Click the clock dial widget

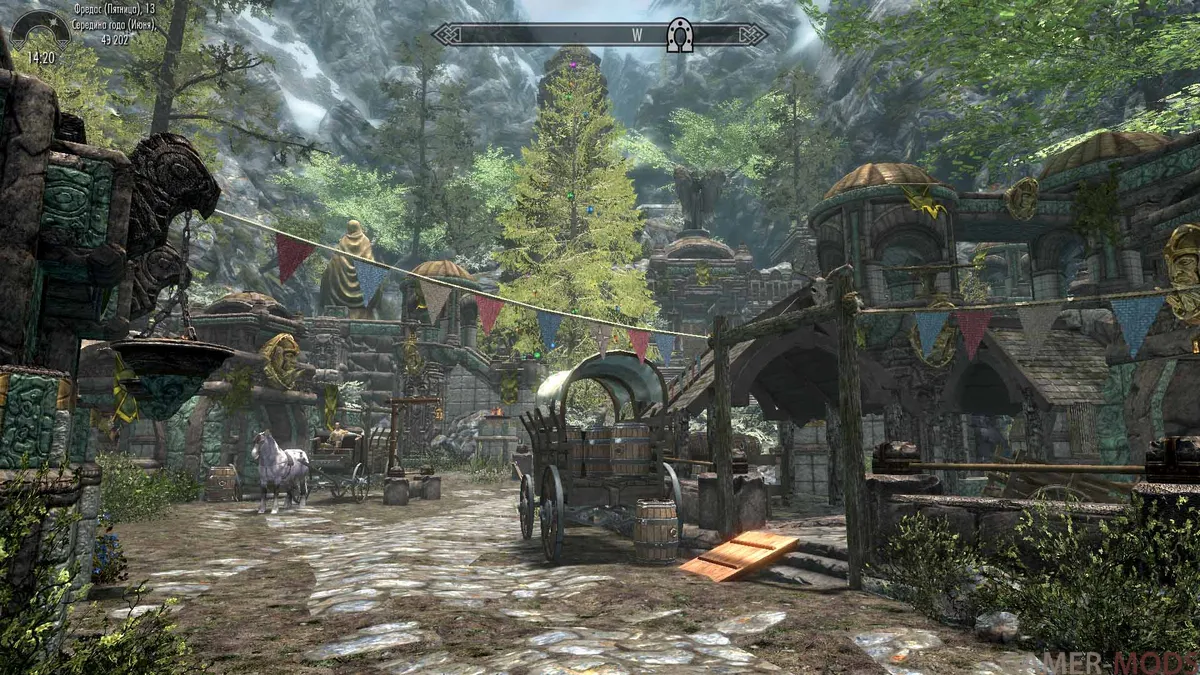[x=40, y=30]
